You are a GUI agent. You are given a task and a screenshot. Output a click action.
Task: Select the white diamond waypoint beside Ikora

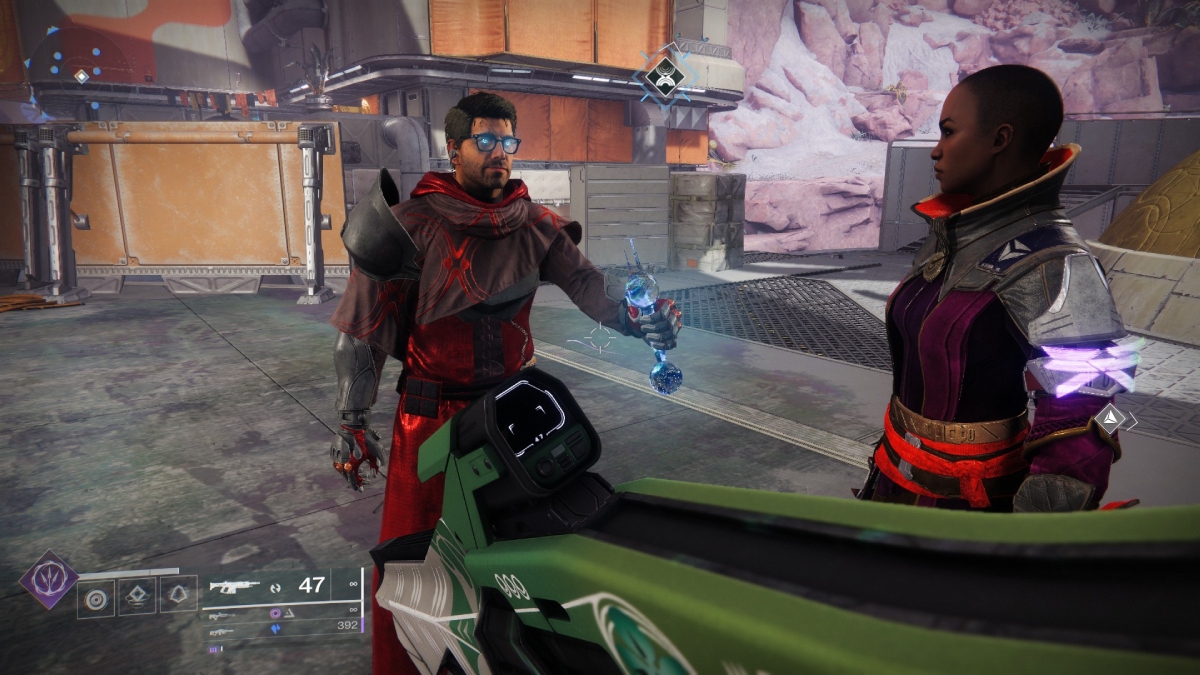1109,418
